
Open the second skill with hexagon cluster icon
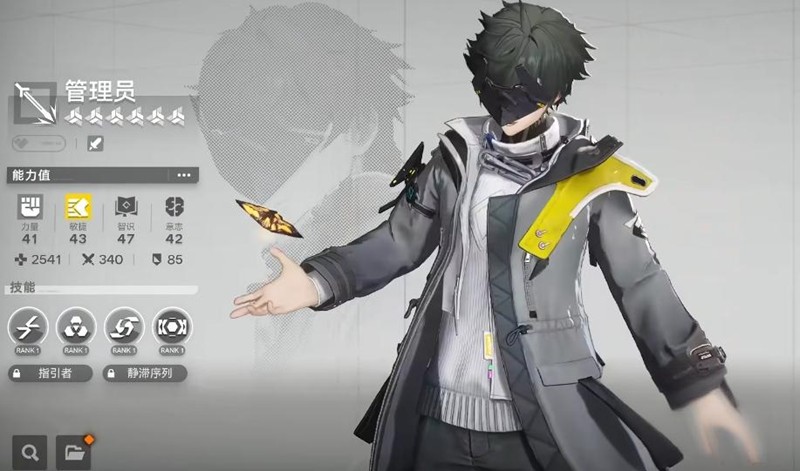point(76,326)
